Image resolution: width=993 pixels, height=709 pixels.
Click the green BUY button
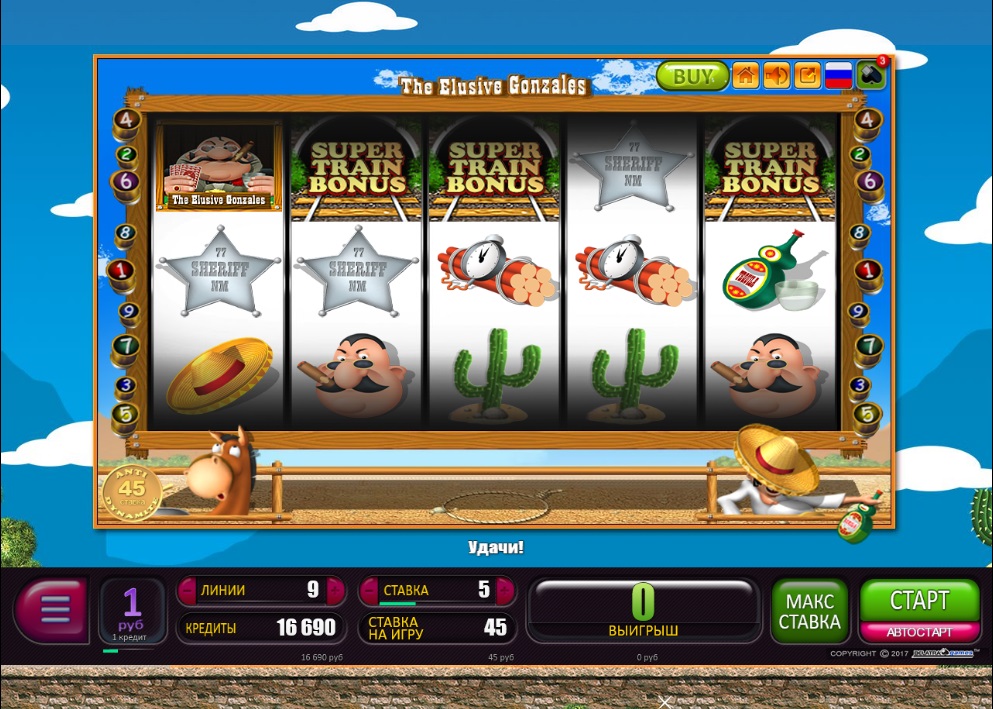[692, 76]
